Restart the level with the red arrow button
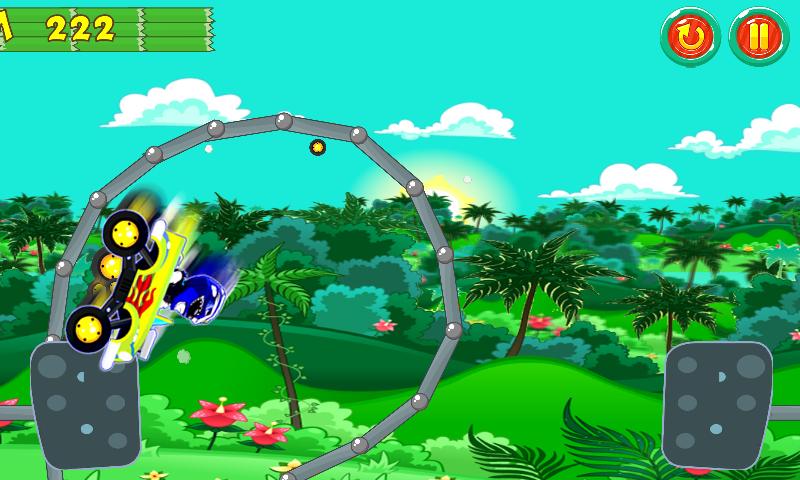 coord(690,38)
